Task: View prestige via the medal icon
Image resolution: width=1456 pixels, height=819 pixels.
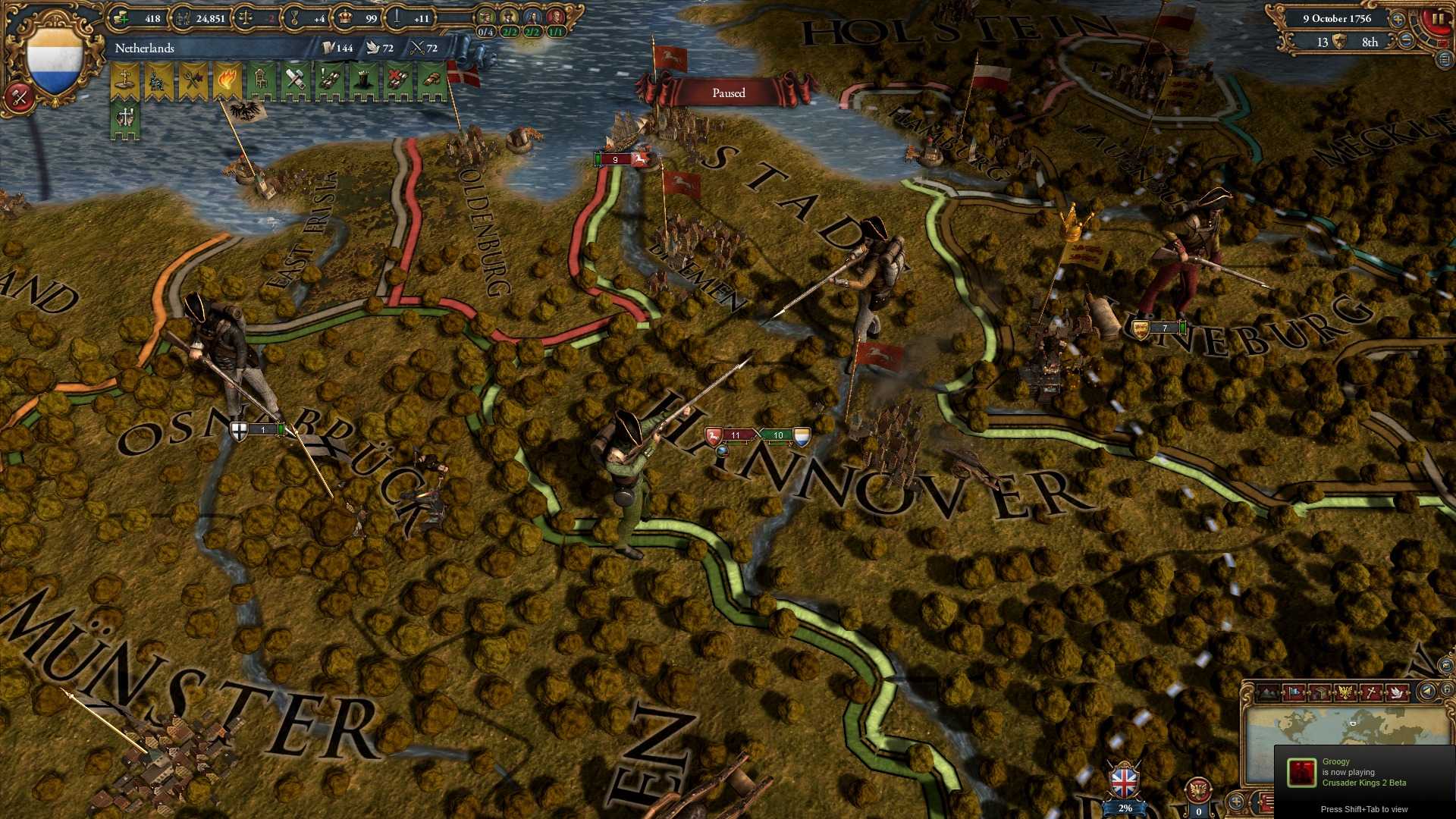Action: coord(293,18)
